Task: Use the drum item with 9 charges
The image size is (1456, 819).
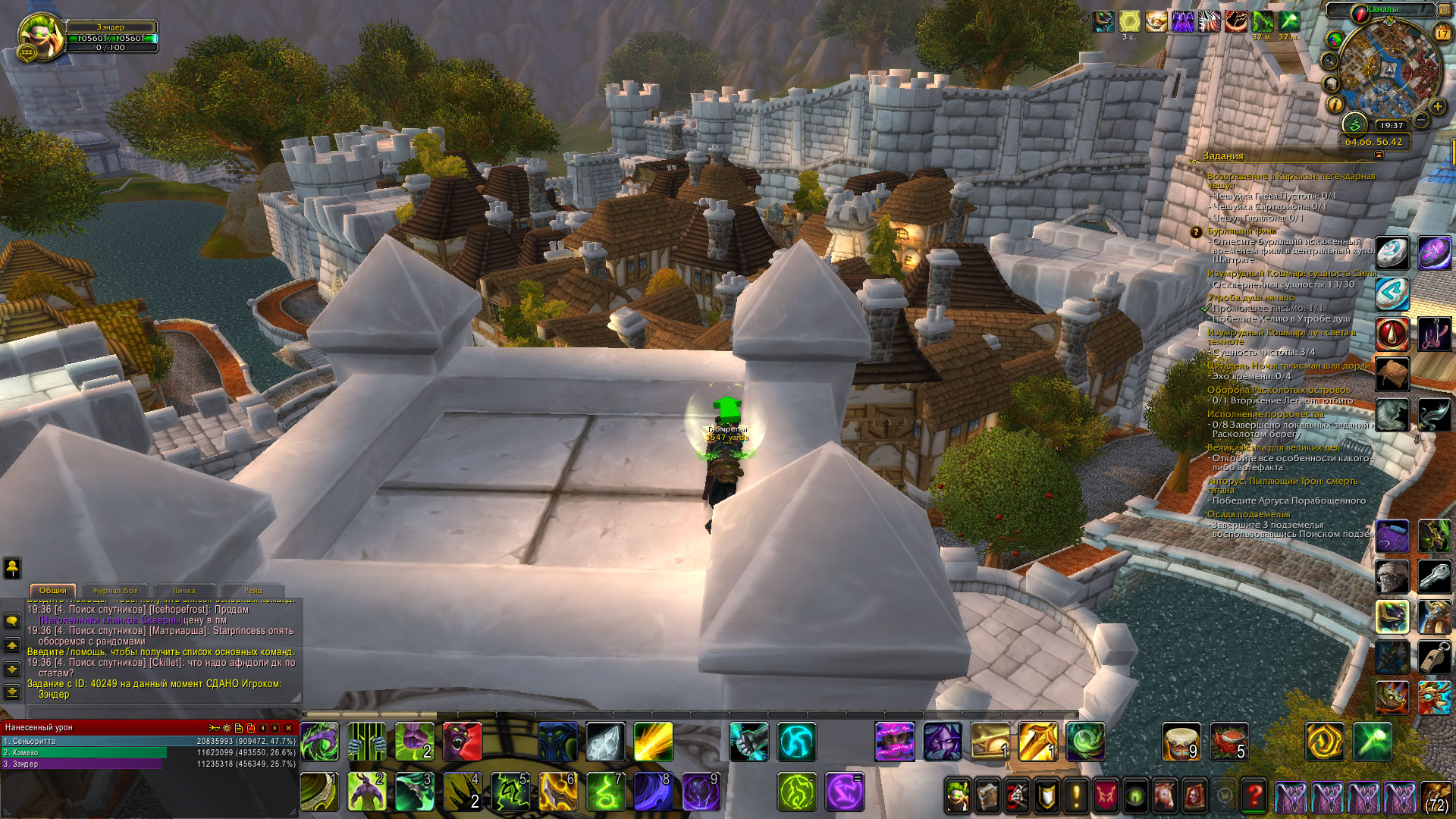Action: 1181,741
